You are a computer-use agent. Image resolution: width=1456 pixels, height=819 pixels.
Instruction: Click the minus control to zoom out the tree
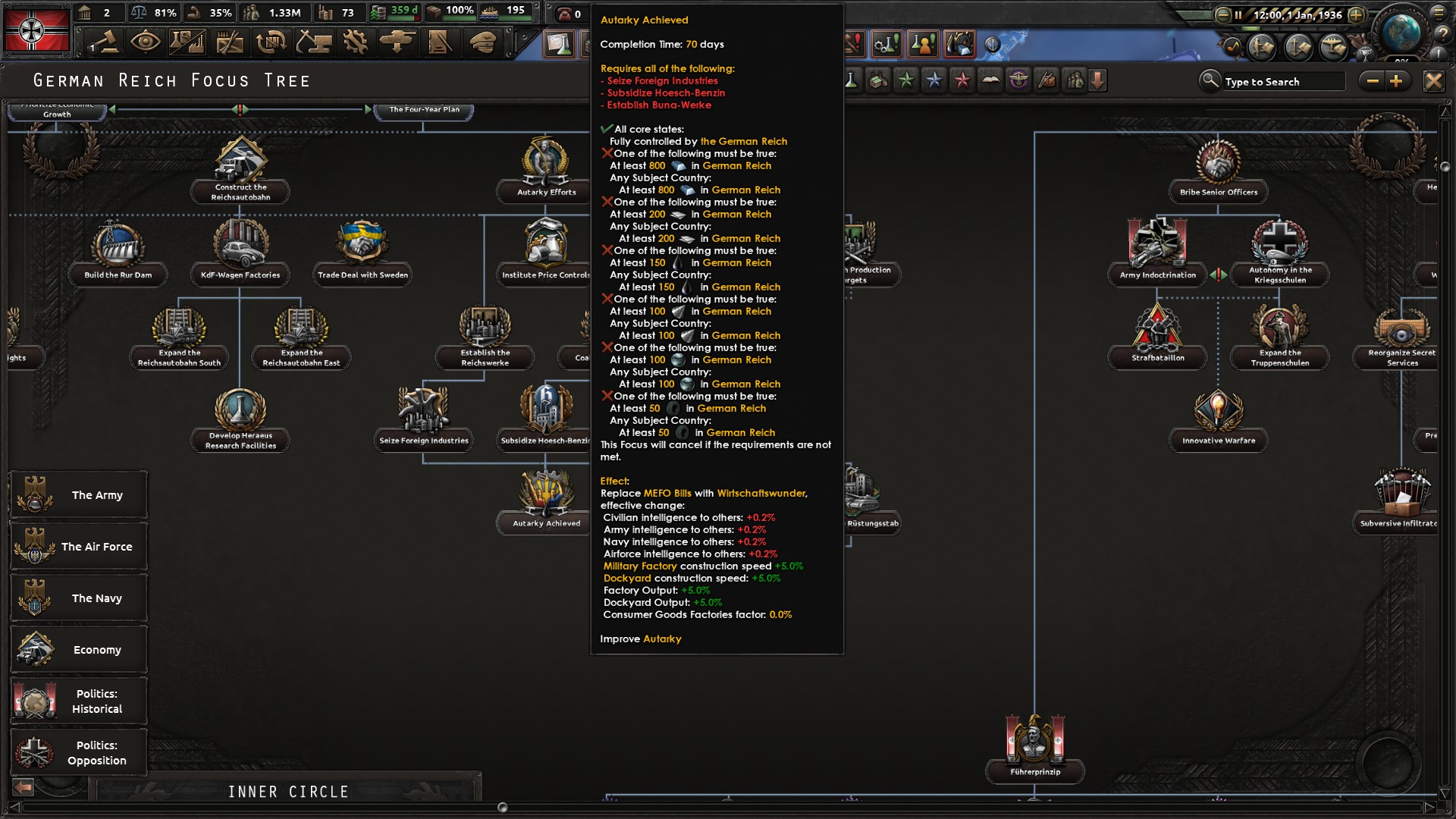[x=1374, y=80]
